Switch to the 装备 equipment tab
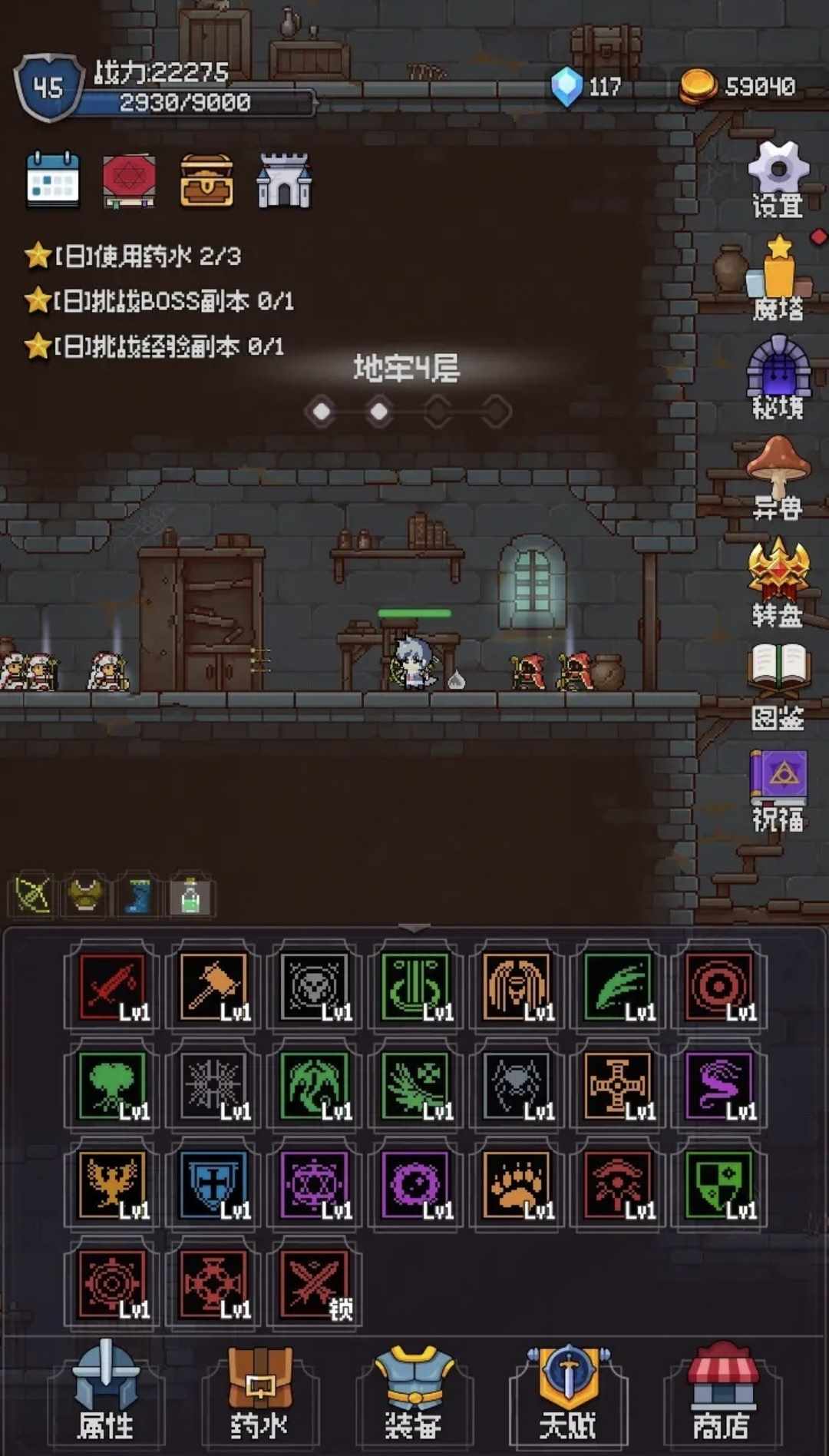Screen dimensions: 829x1456 coord(414,1393)
